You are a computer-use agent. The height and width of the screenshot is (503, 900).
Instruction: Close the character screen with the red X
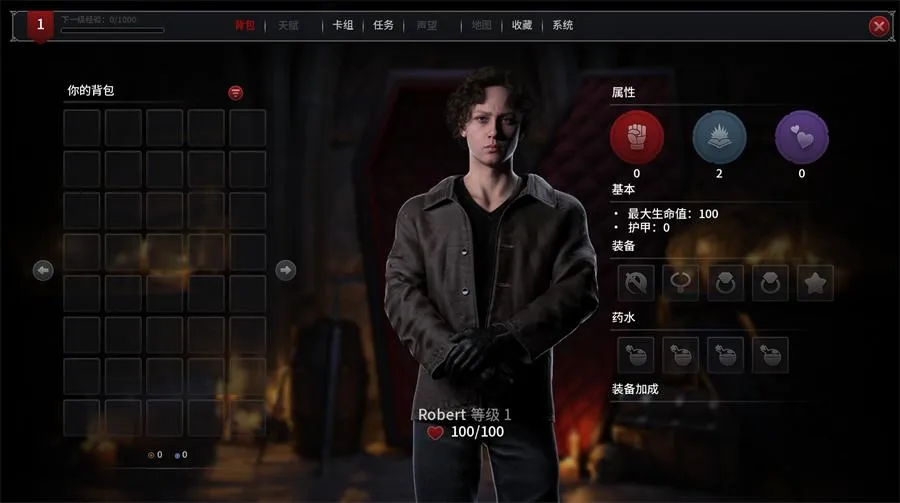point(879,26)
